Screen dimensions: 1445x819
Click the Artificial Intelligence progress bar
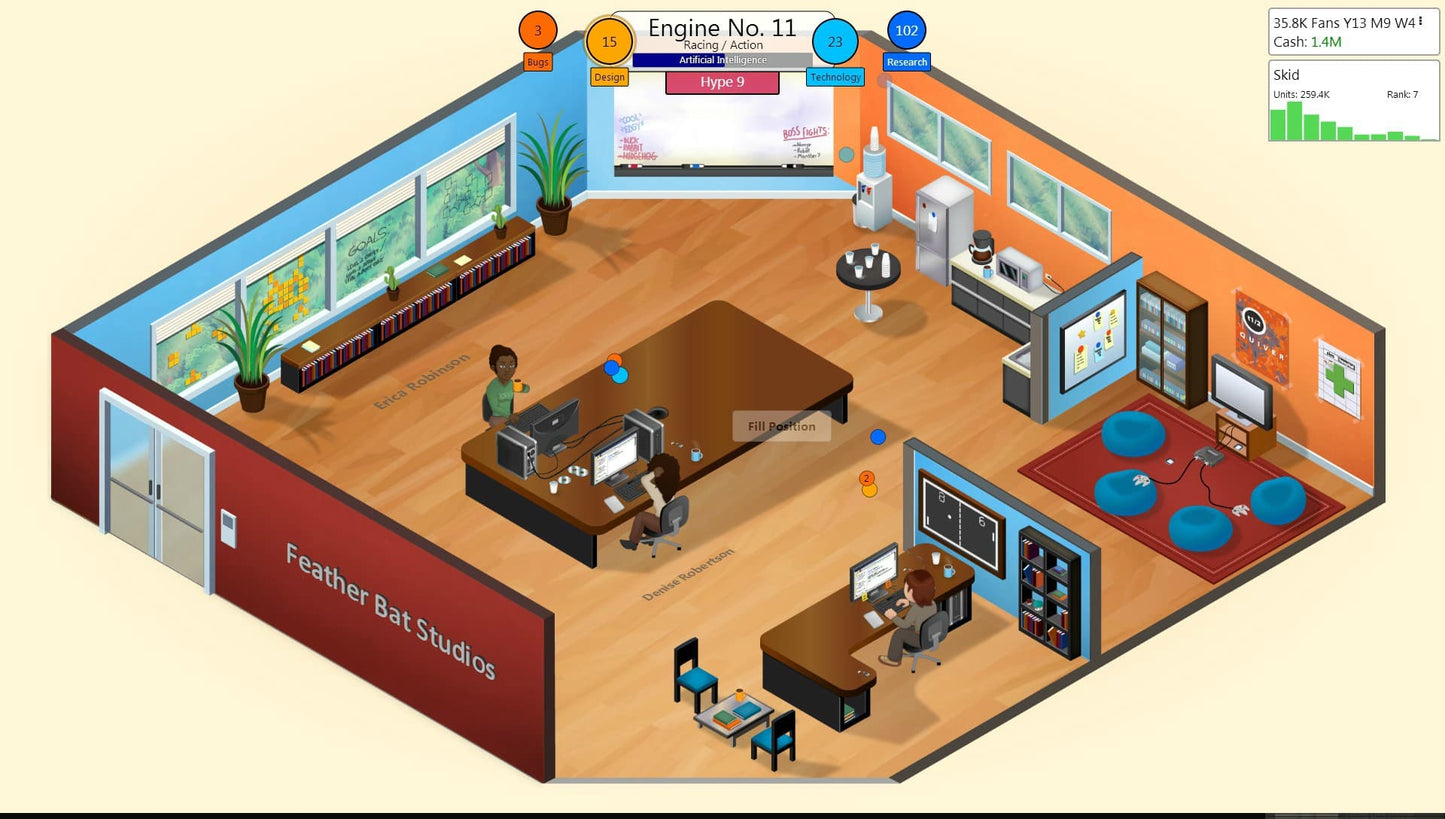click(x=722, y=60)
